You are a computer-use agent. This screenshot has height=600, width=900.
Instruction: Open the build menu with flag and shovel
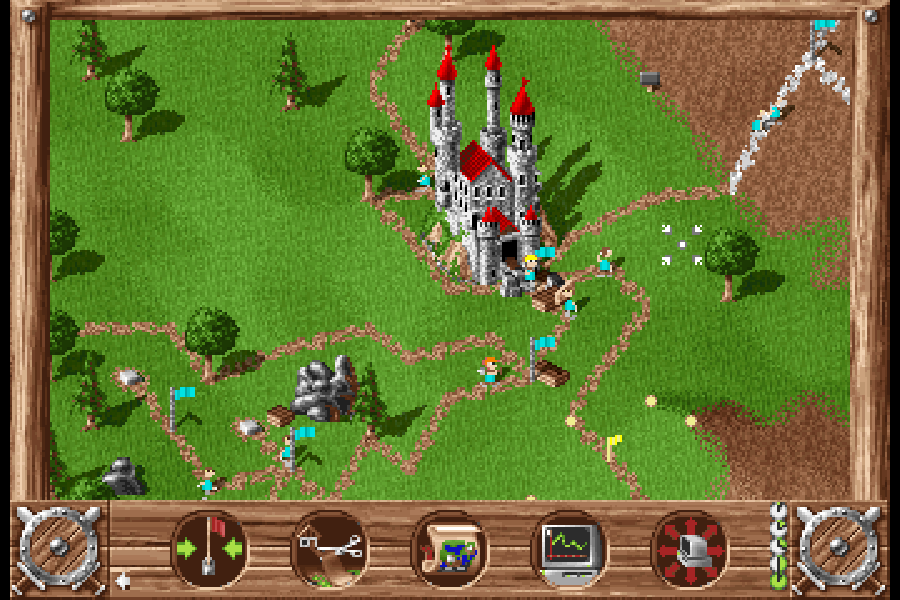[x=209, y=549]
